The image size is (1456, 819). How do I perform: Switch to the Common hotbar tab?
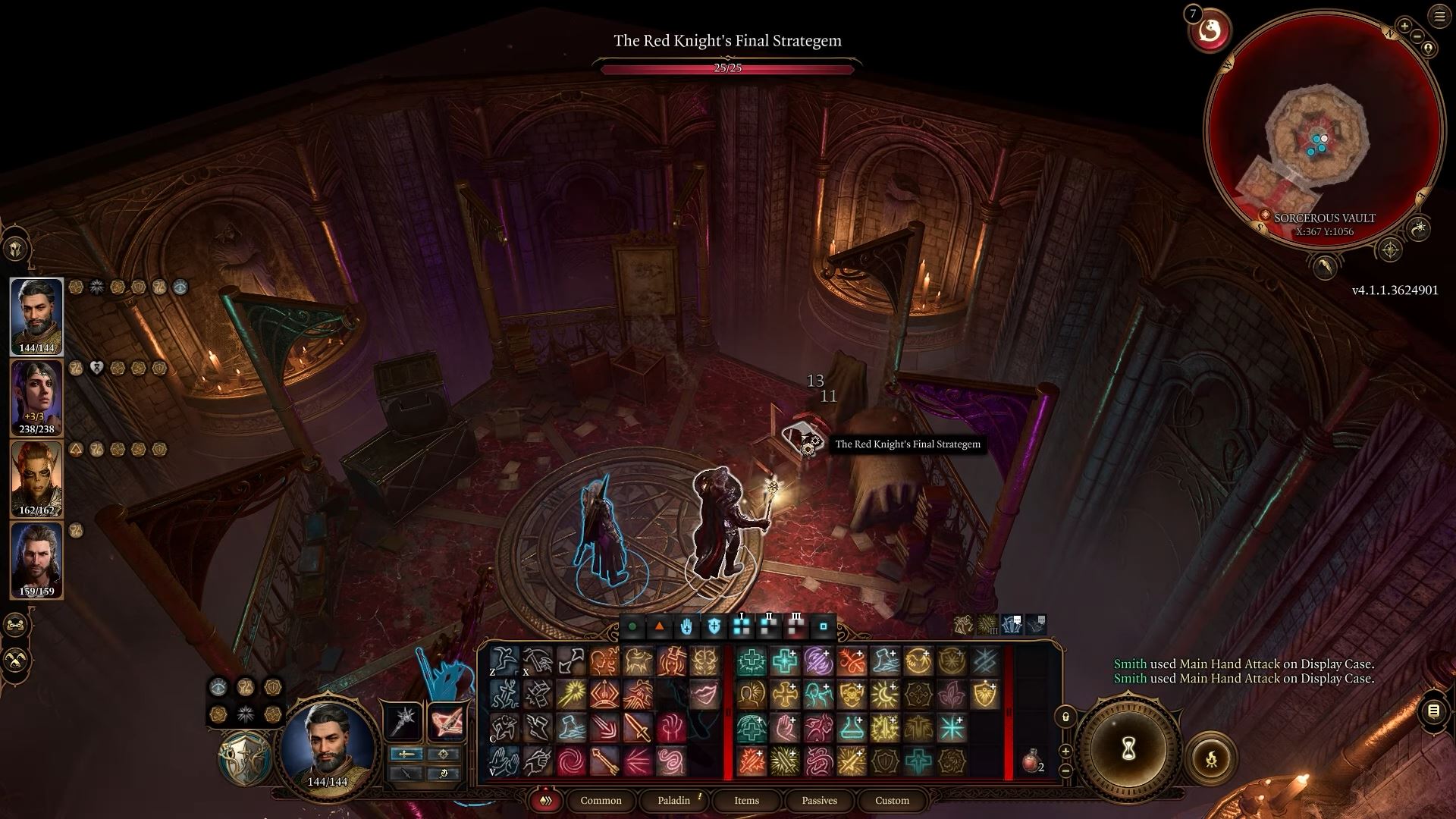click(601, 800)
